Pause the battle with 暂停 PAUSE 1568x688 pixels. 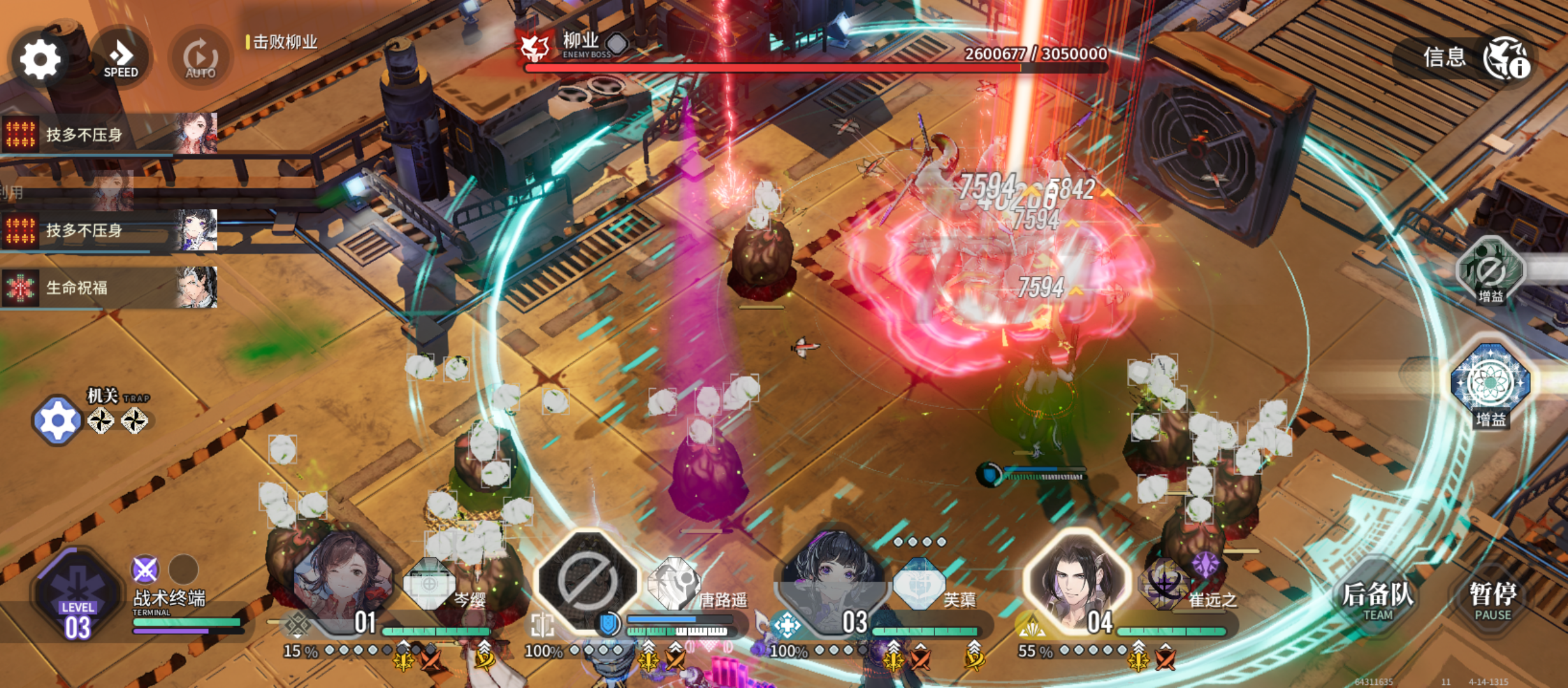click(x=1492, y=600)
